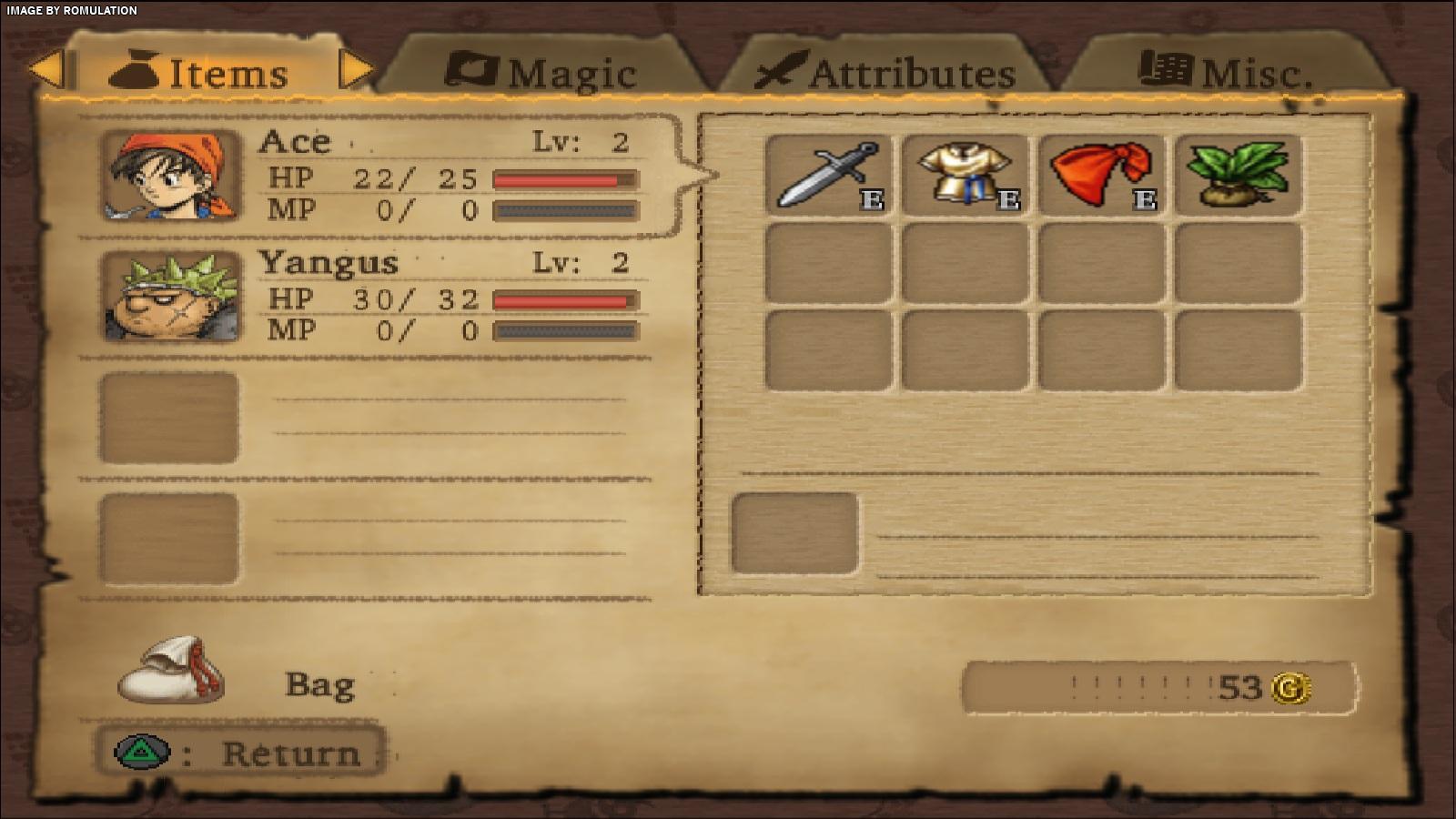Choose the orange bandana slot

[1101, 175]
